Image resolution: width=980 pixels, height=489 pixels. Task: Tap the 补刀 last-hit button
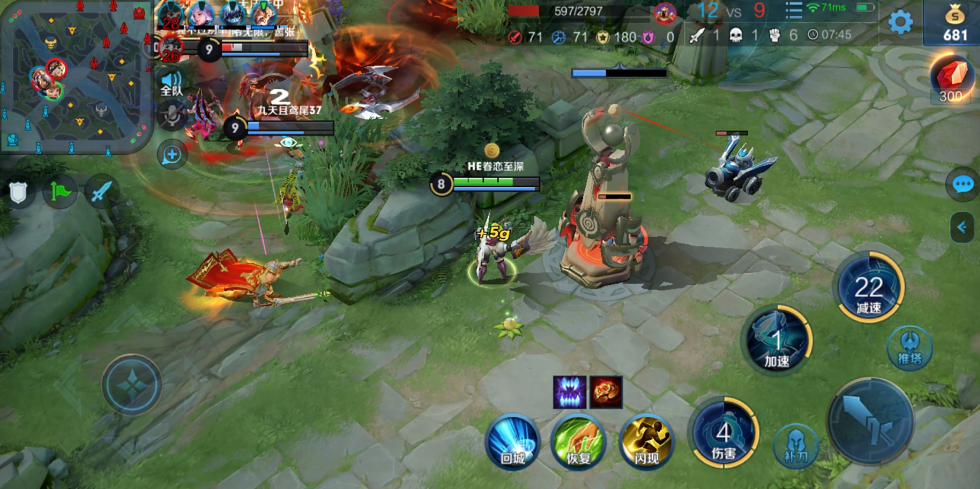[x=796, y=445]
